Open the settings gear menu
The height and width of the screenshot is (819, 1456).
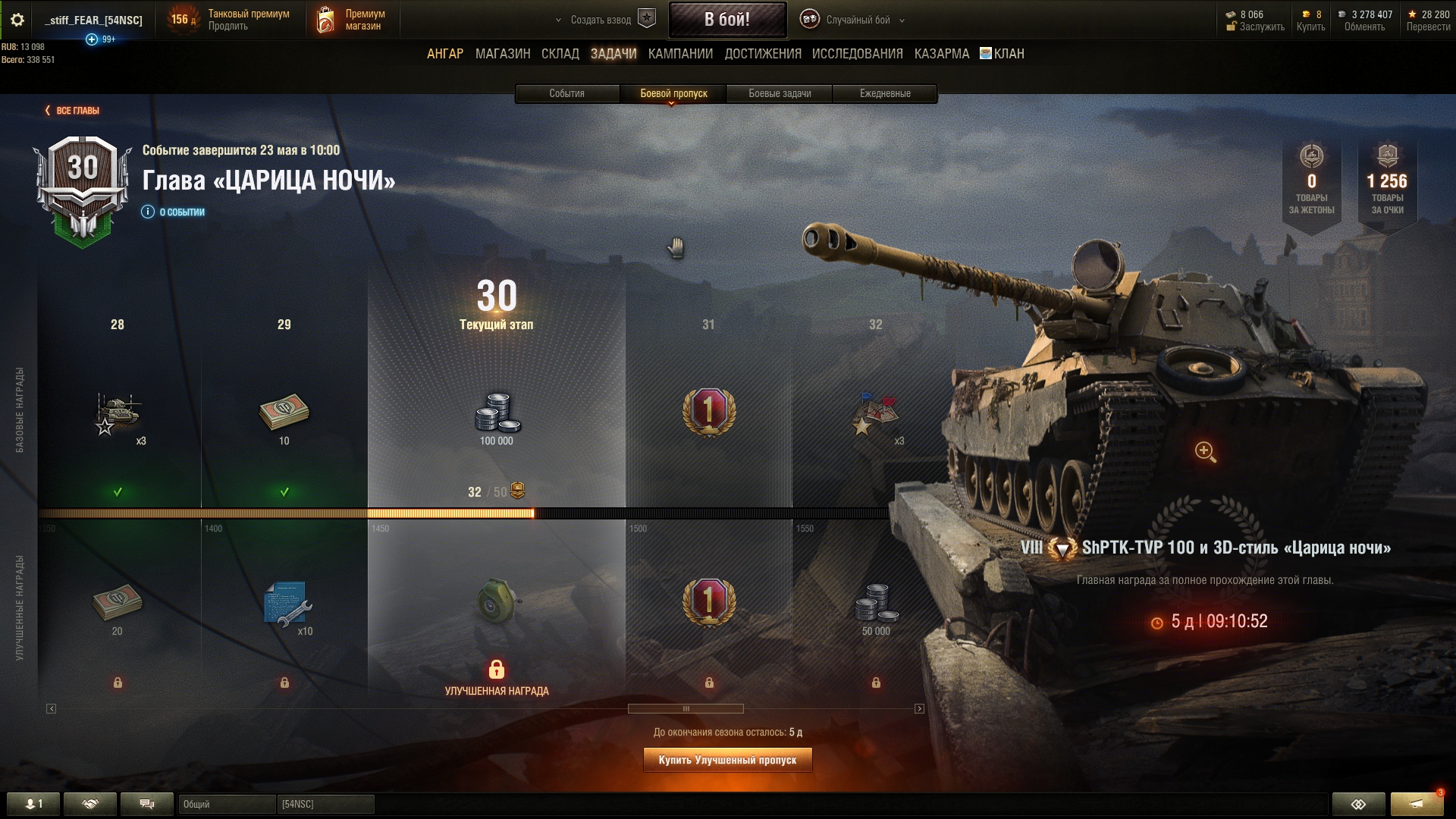click(17, 20)
